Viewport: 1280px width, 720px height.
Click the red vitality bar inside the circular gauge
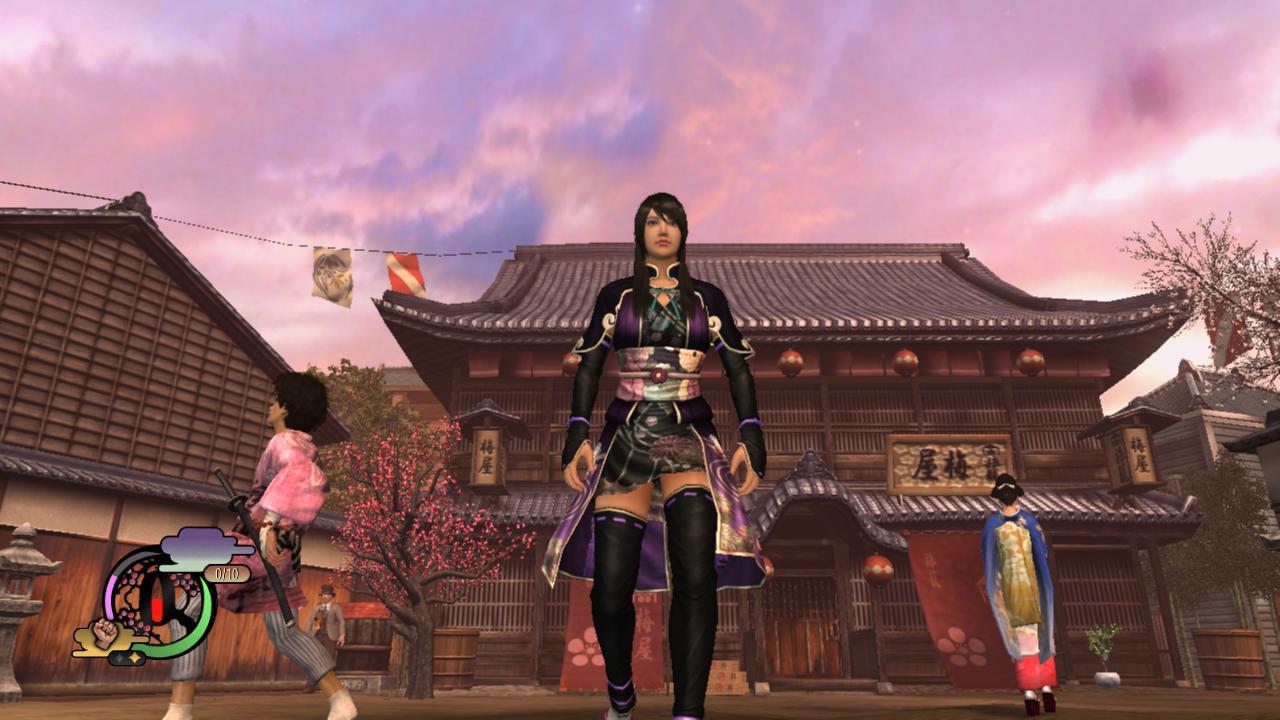tap(156, 607)
